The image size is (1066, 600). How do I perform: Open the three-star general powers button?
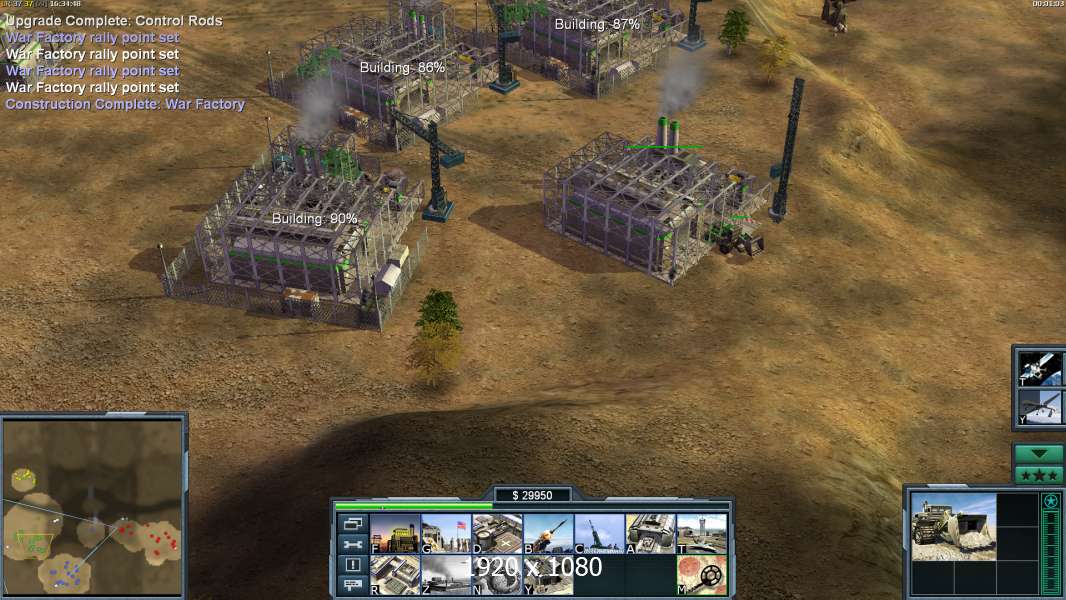click(1038, 475)
